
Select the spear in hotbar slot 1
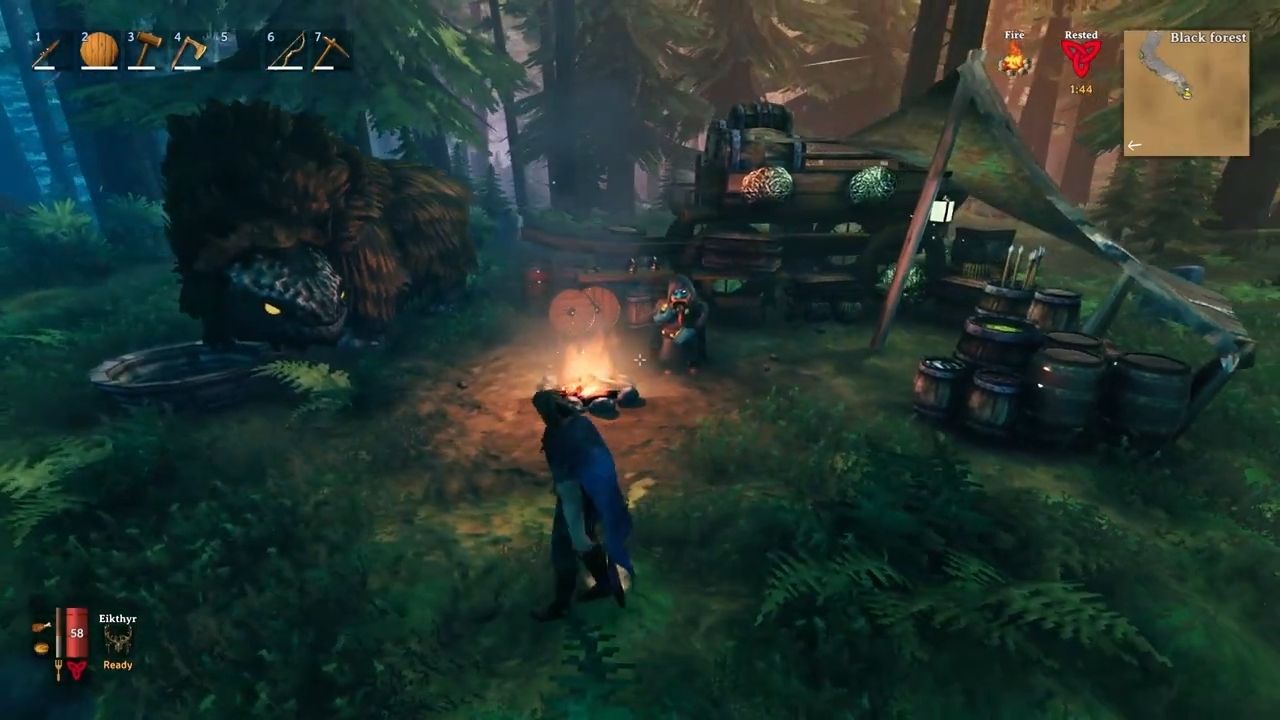[47, 51]
